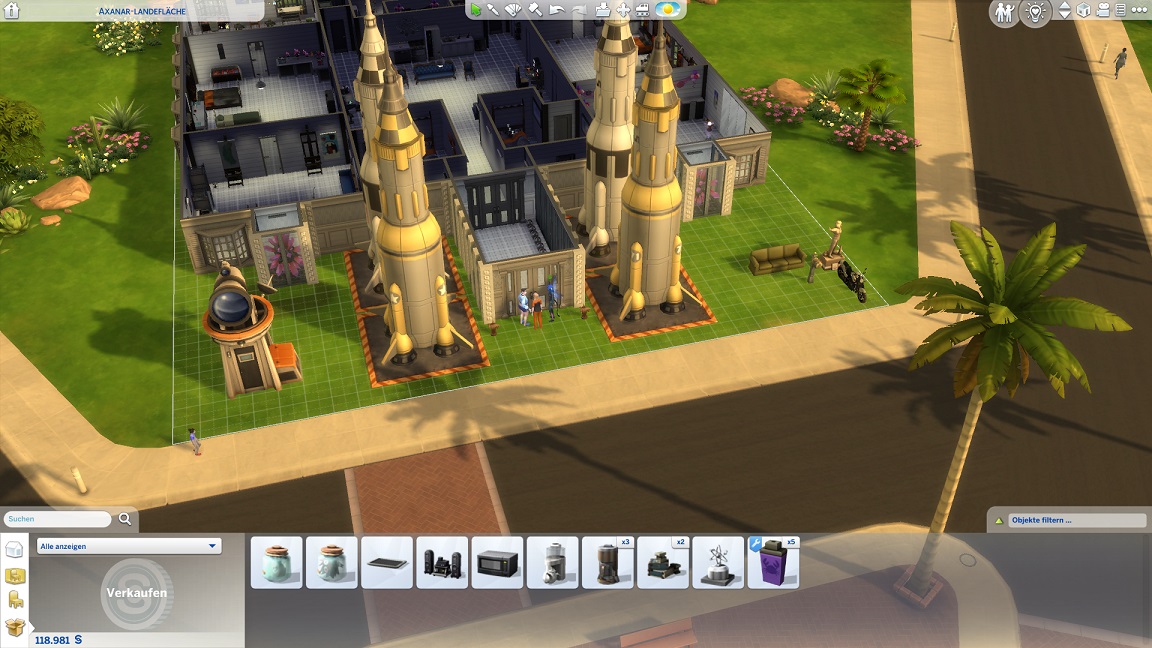This screenshot has height=648, width=1152.
Task: Toggle the sun time-of-day button
Action: point(668,10)
